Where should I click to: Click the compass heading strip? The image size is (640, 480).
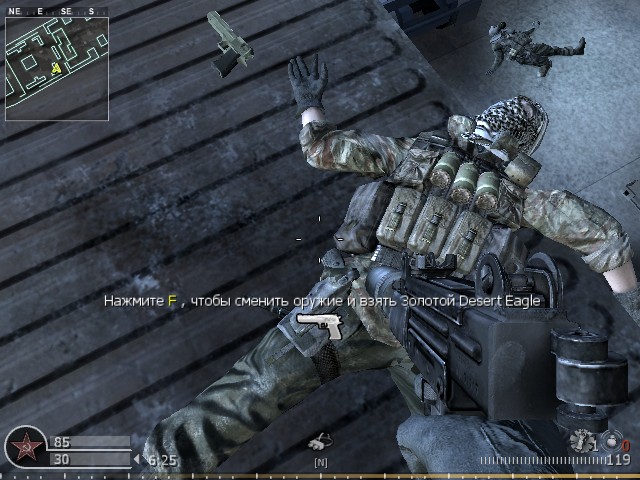(57, 11)
